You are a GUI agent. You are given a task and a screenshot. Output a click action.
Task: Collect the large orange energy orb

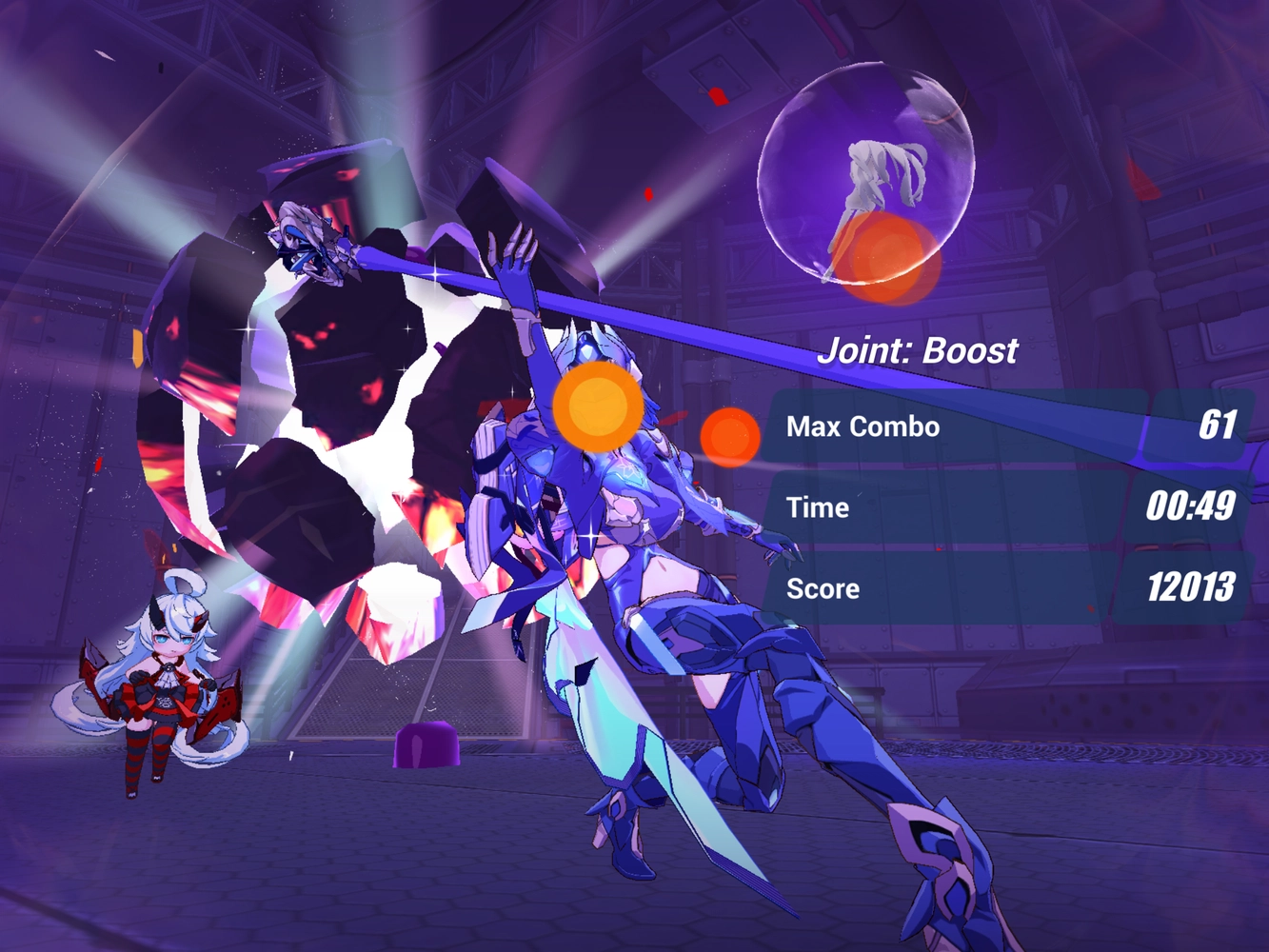click(598, 407)
